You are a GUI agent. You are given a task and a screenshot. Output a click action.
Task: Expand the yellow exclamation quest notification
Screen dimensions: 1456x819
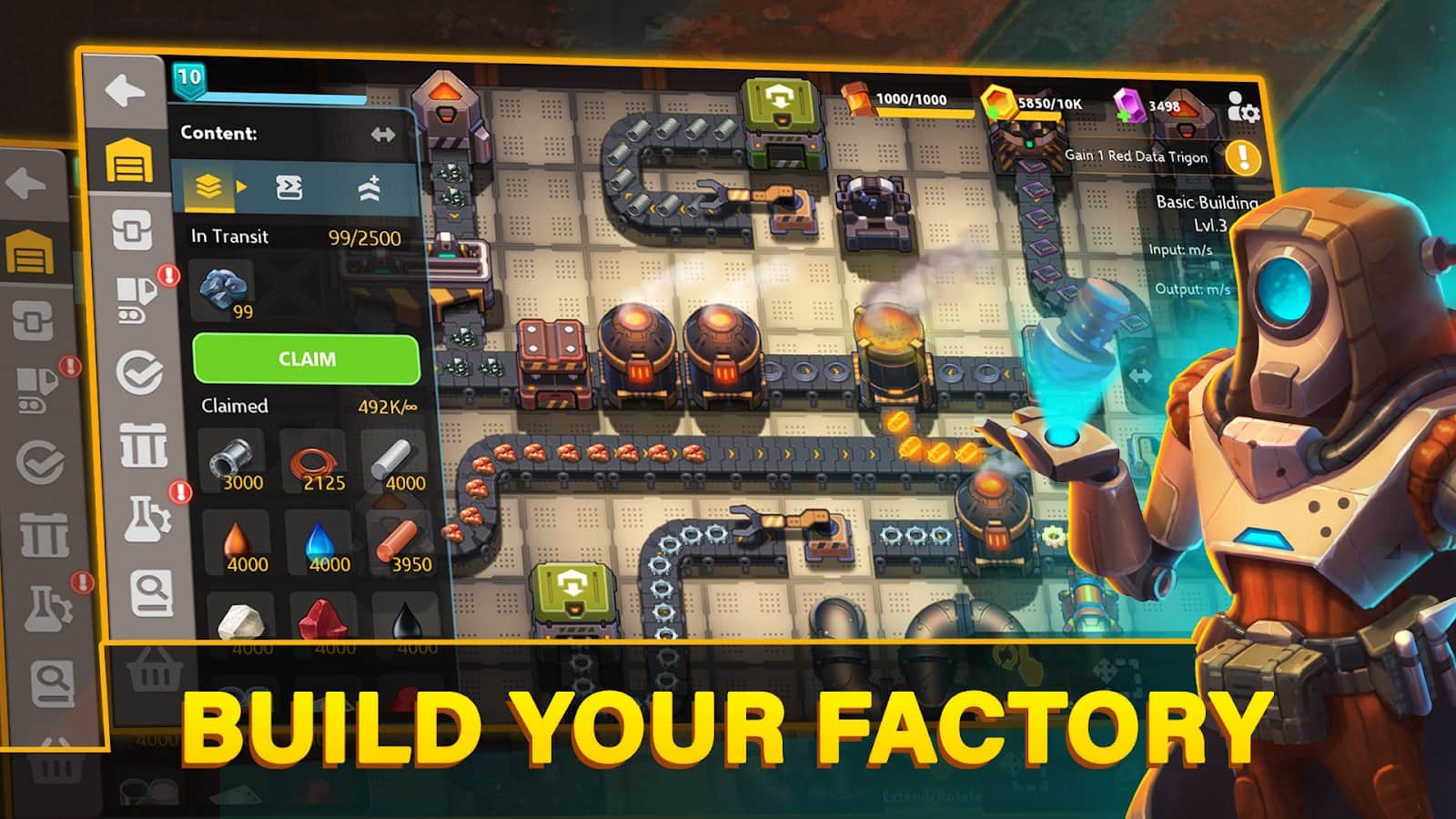1241,157
